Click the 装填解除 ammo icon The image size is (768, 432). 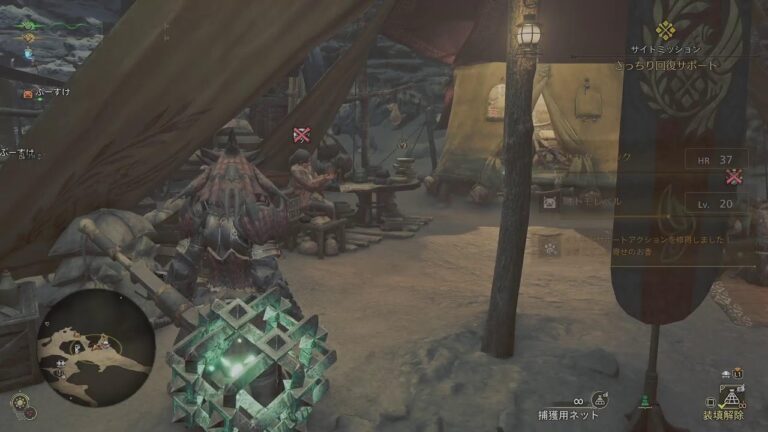point(729,398)
